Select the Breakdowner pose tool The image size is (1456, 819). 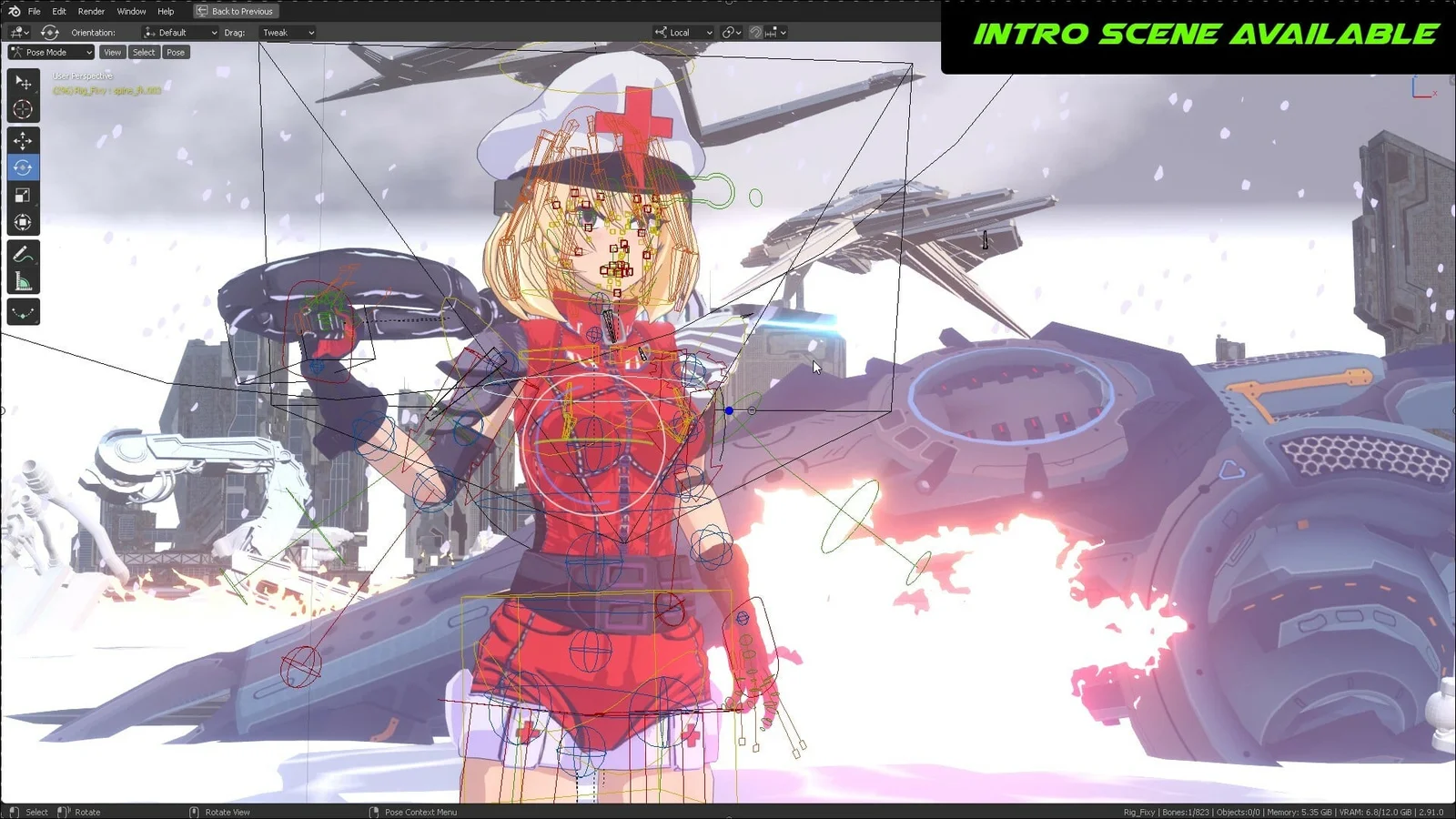(x=24, y=312)
